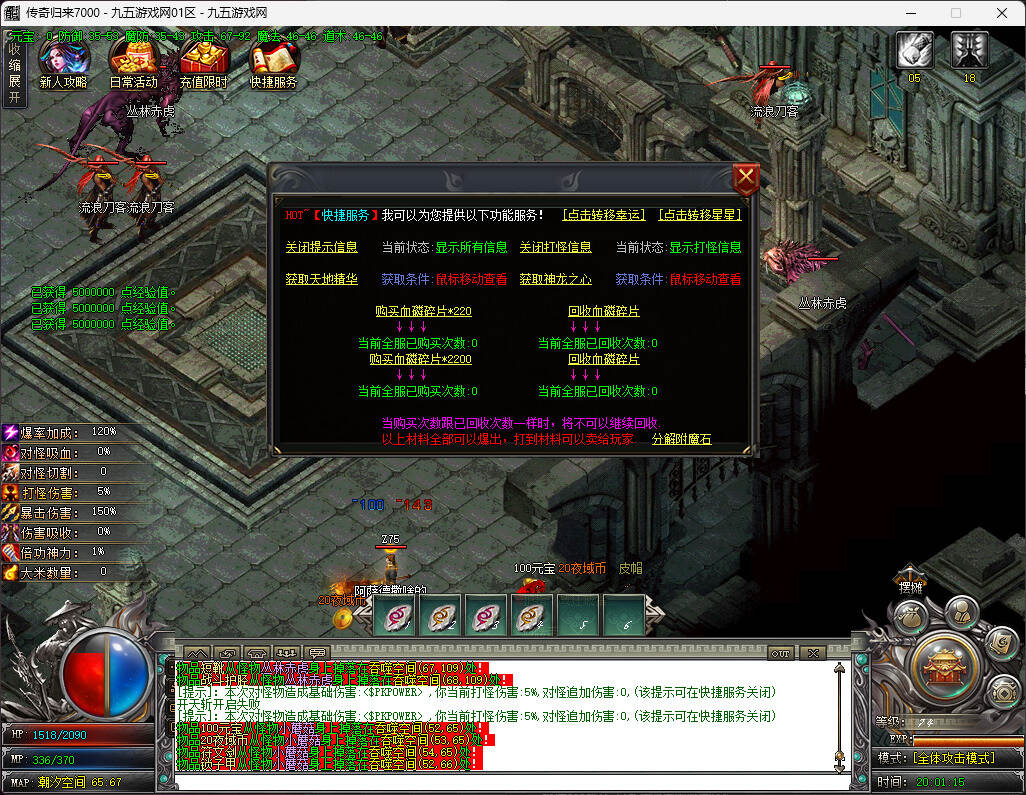Buy 购买血磁碎片*220
The height and width of the screenshot is (795, 1026).
(x=423, y=311)
